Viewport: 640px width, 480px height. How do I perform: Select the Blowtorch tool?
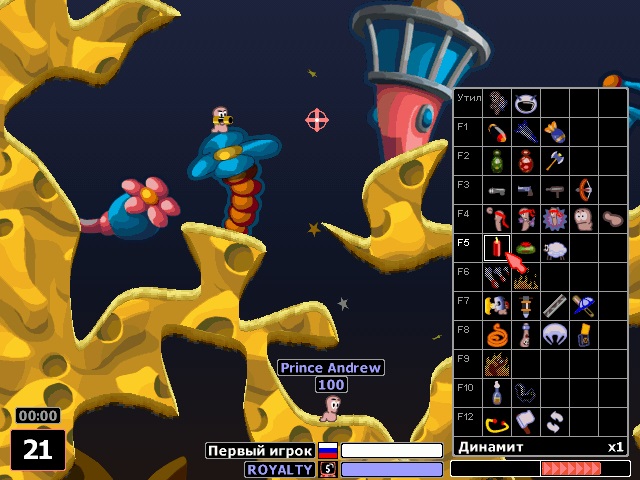coord(497,305)
